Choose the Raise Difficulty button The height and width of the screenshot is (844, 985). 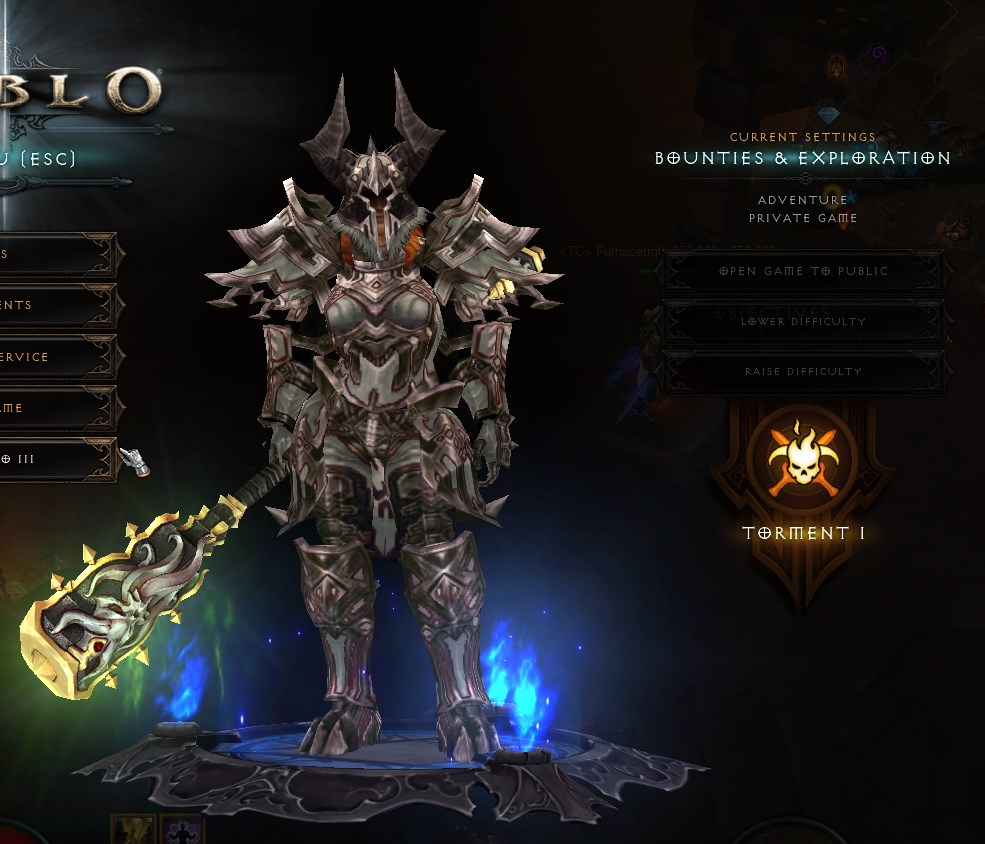[803, 371]
